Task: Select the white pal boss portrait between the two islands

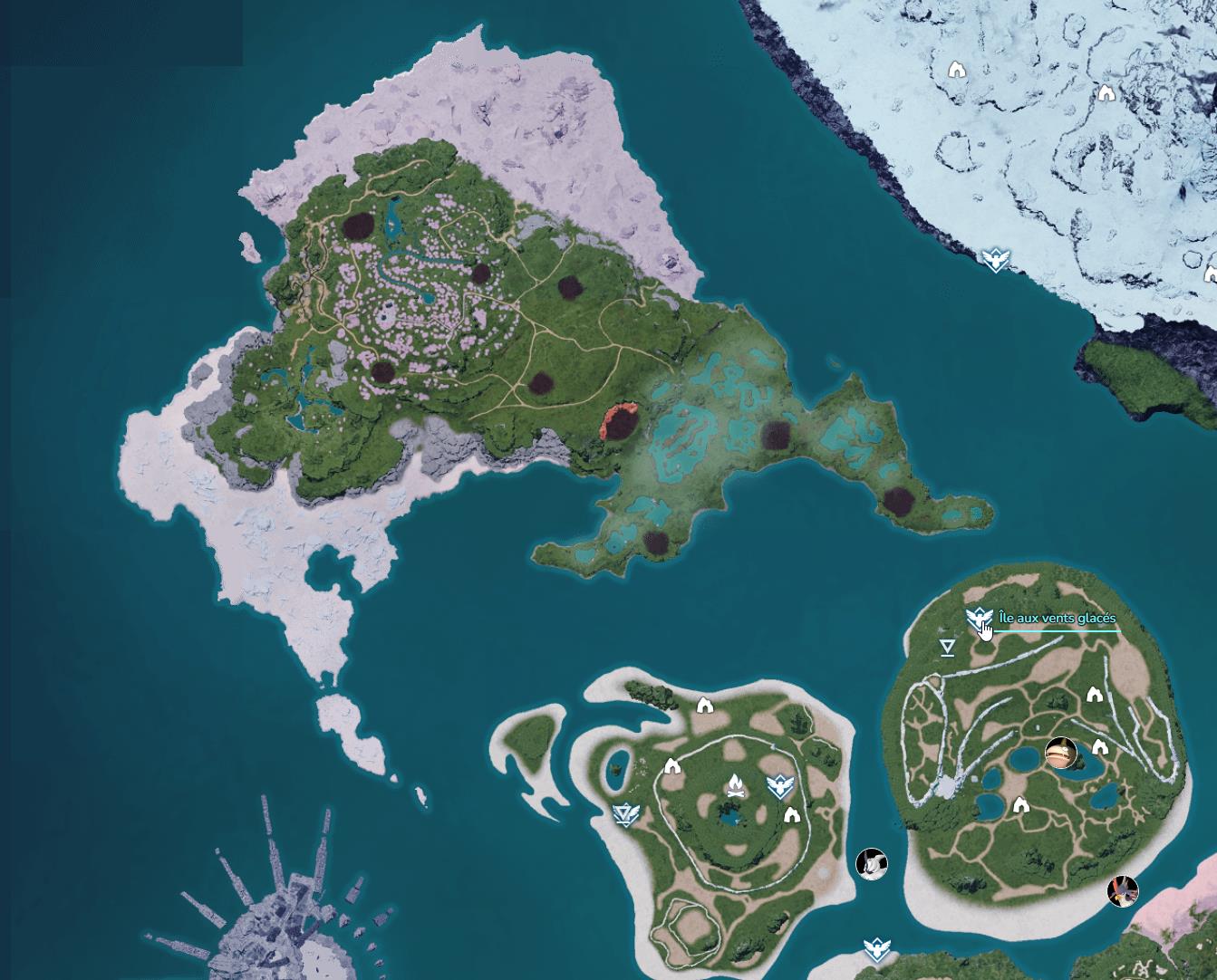Action: (873, 863)
